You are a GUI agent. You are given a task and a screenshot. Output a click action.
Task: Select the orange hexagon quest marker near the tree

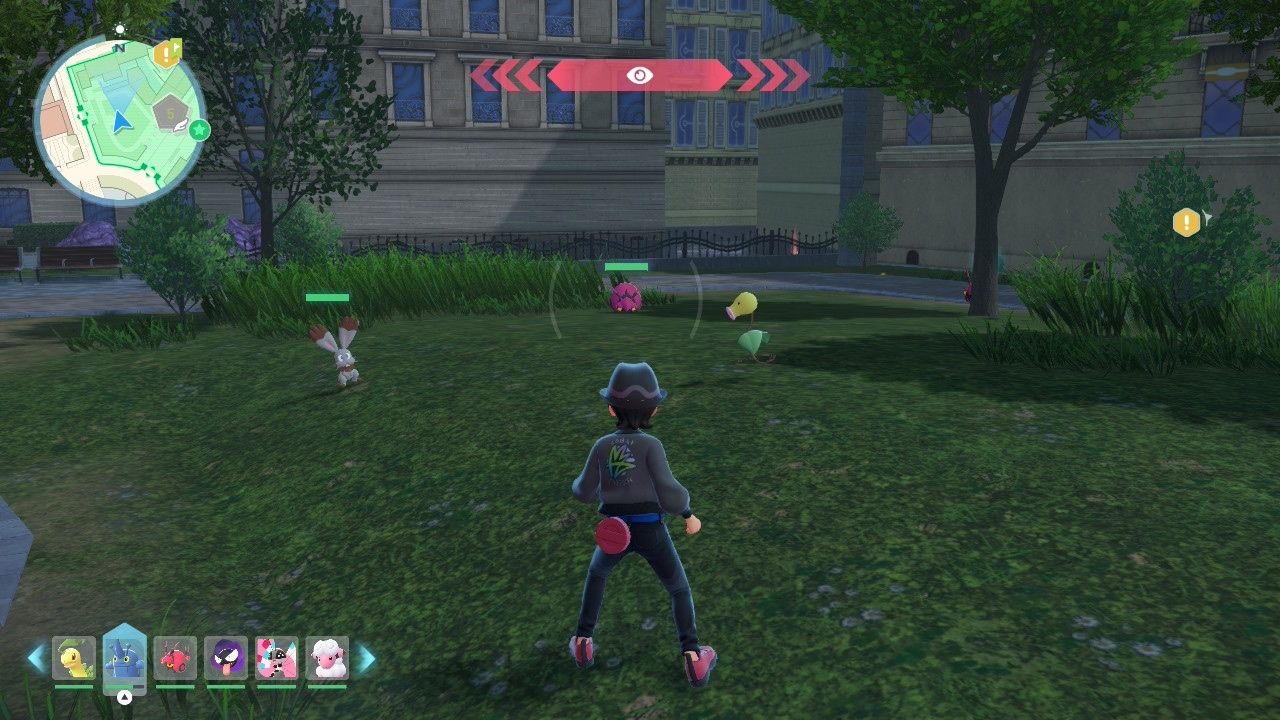pos(1186,222)
